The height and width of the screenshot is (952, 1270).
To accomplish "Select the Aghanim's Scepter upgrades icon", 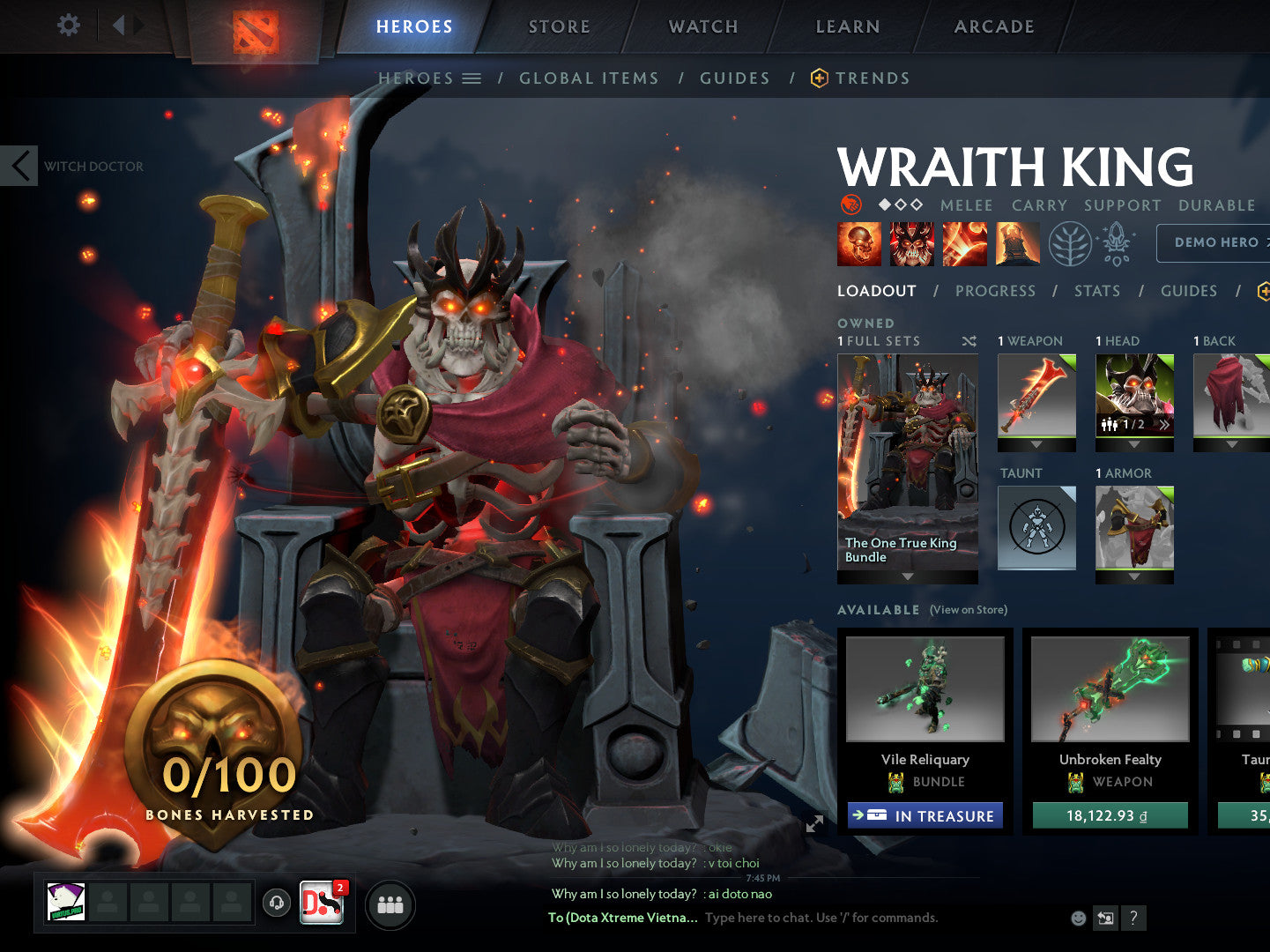I will (x=1115, y=244).
